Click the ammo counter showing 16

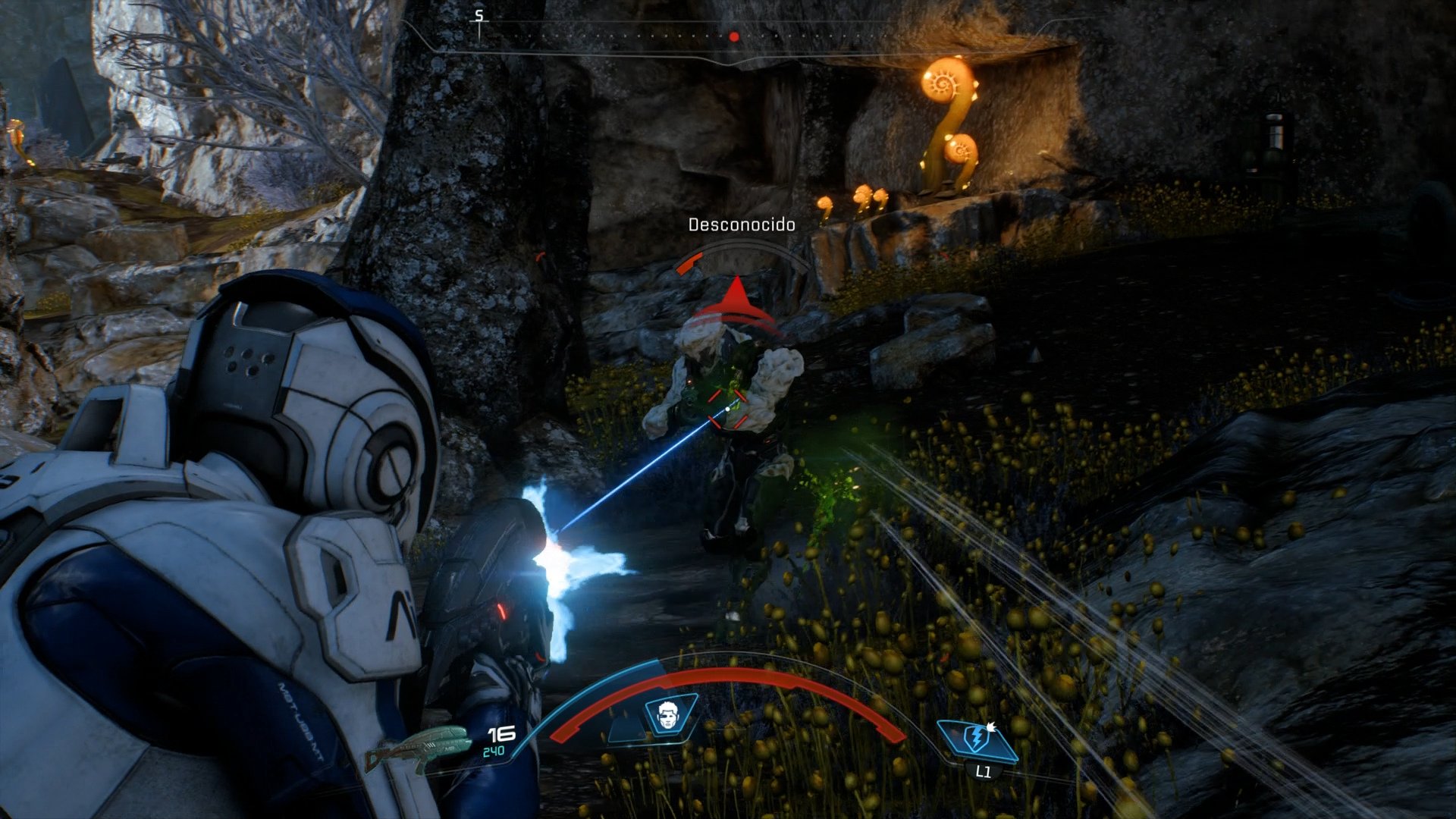click(502, 732)
